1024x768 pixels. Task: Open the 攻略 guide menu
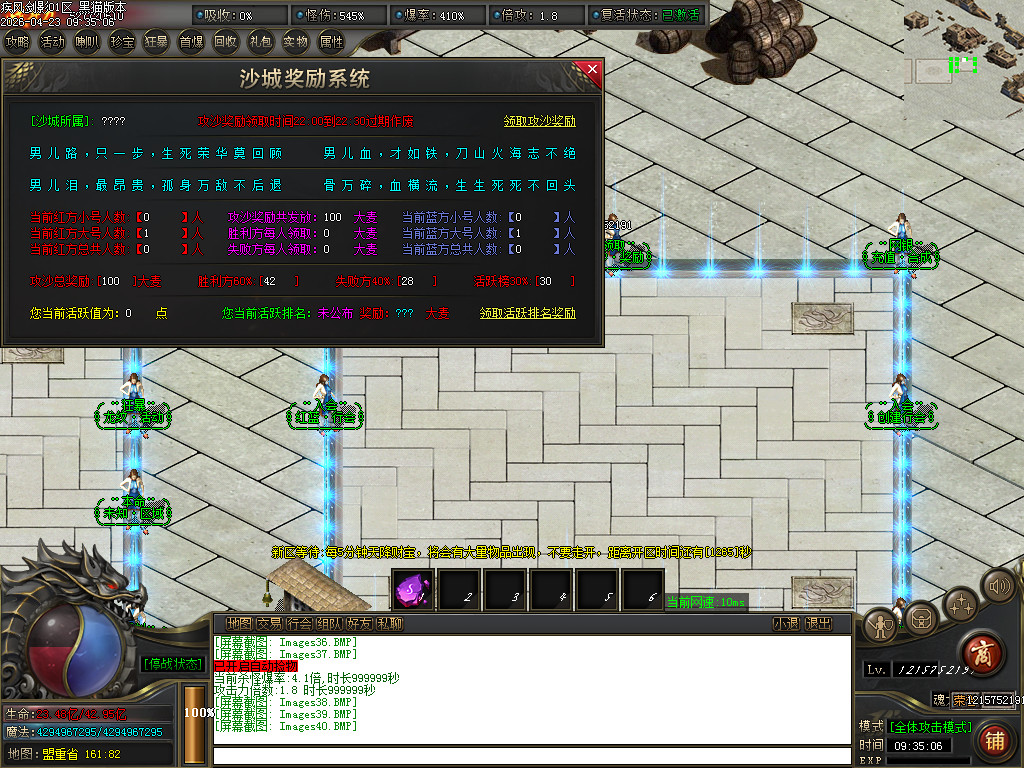[x=18, y=42]
